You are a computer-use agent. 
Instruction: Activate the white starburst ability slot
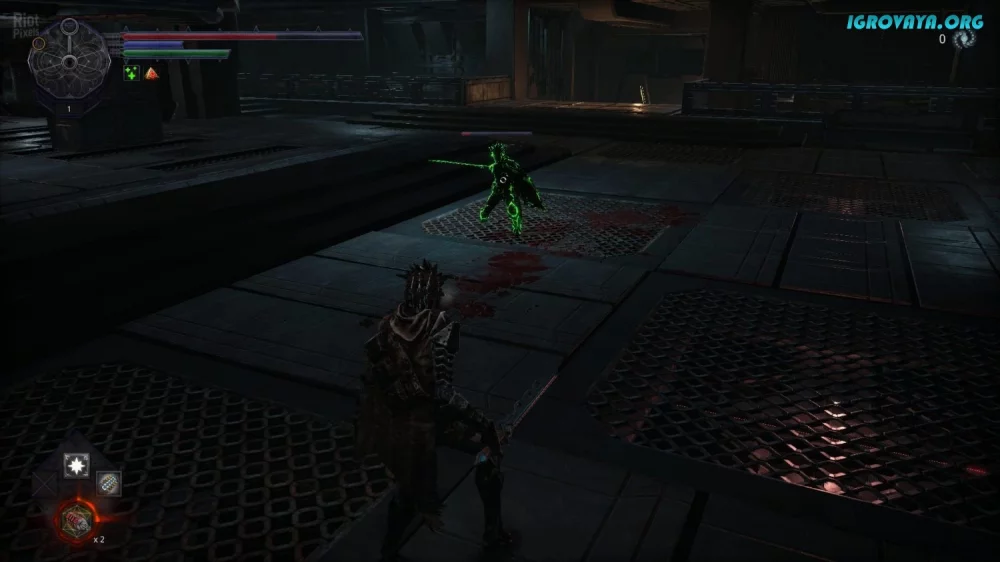[x=76, y=464]
